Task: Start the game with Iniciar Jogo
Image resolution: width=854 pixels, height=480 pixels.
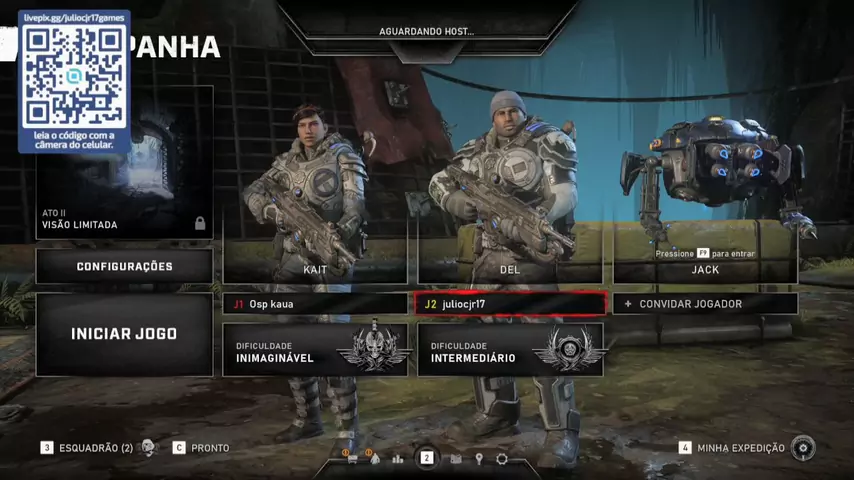Action: tap(124, 334)
